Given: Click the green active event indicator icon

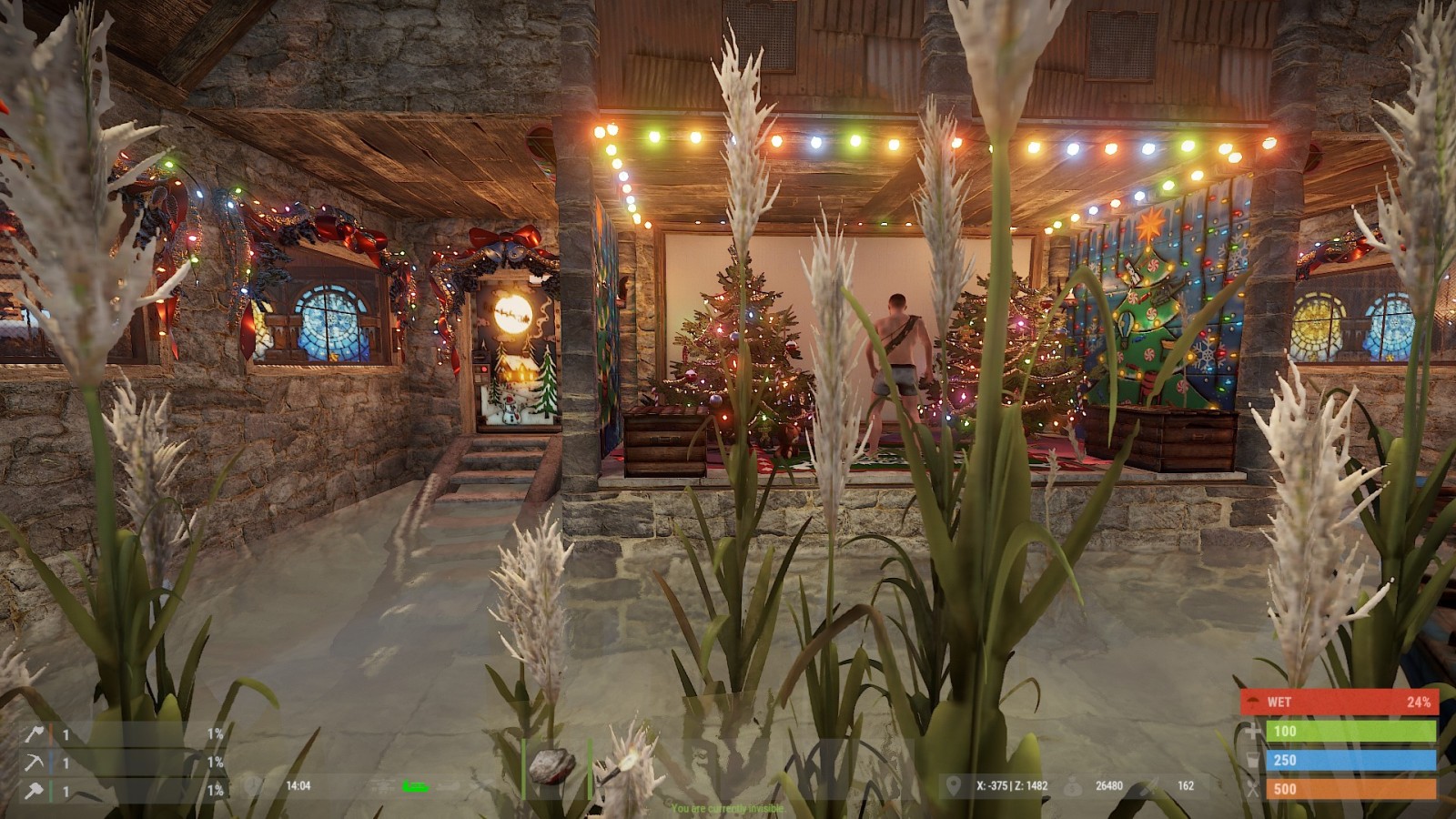Looking at the screenshot, I should click(416, 786).
